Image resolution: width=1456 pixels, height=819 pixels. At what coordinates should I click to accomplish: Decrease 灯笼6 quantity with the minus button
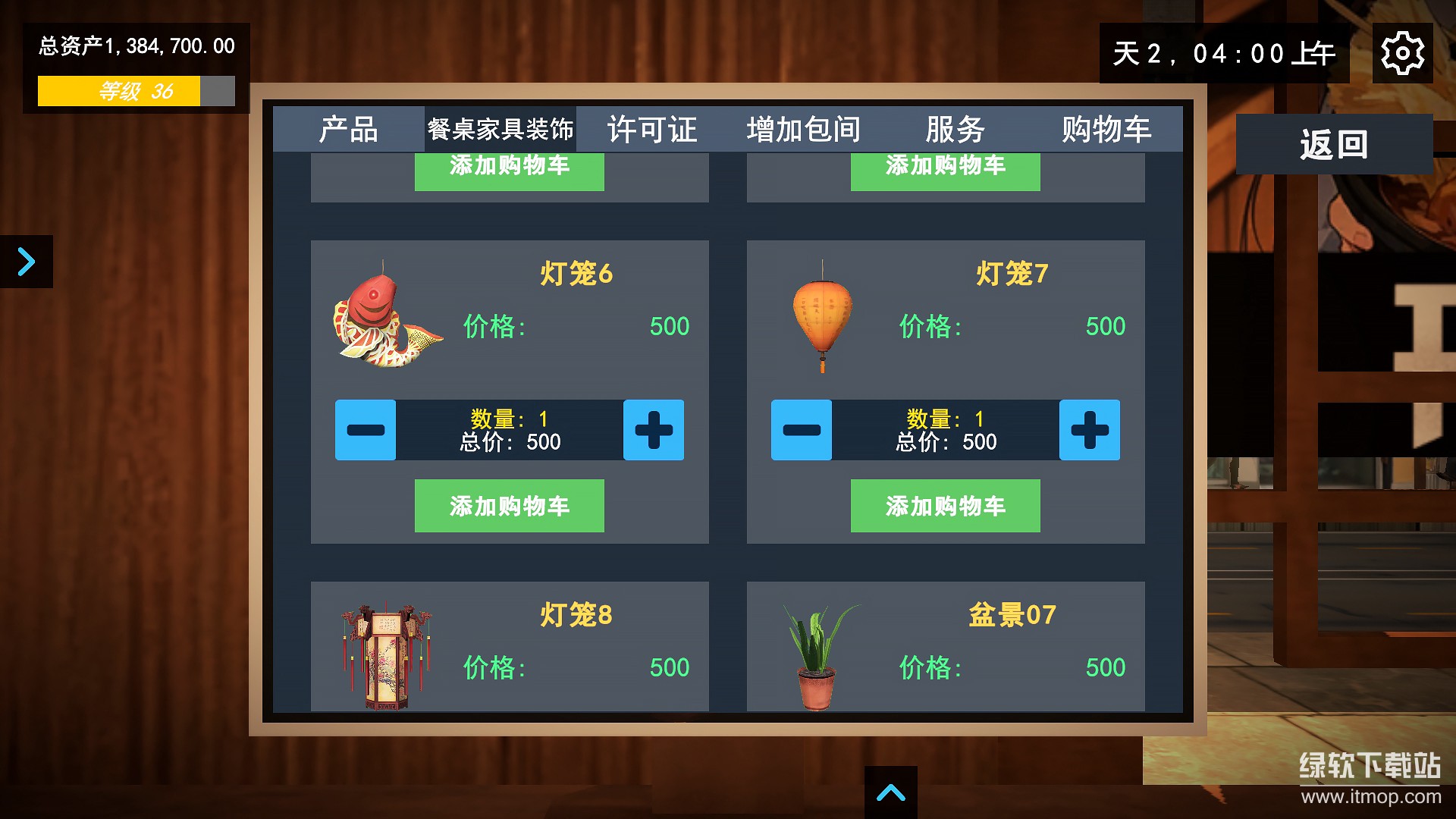(366, 430)
